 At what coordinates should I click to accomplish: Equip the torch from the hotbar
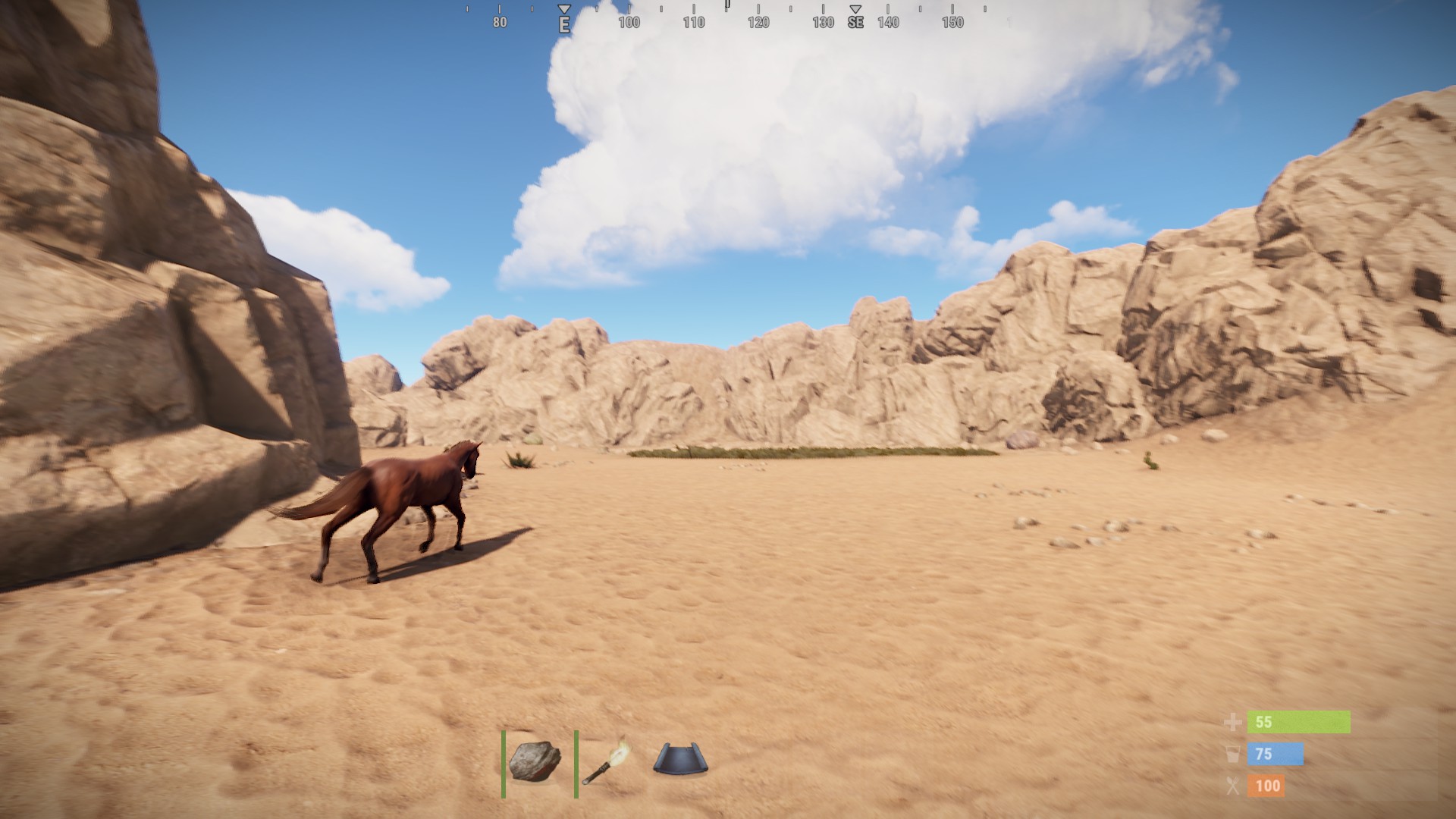click(607, 761)
